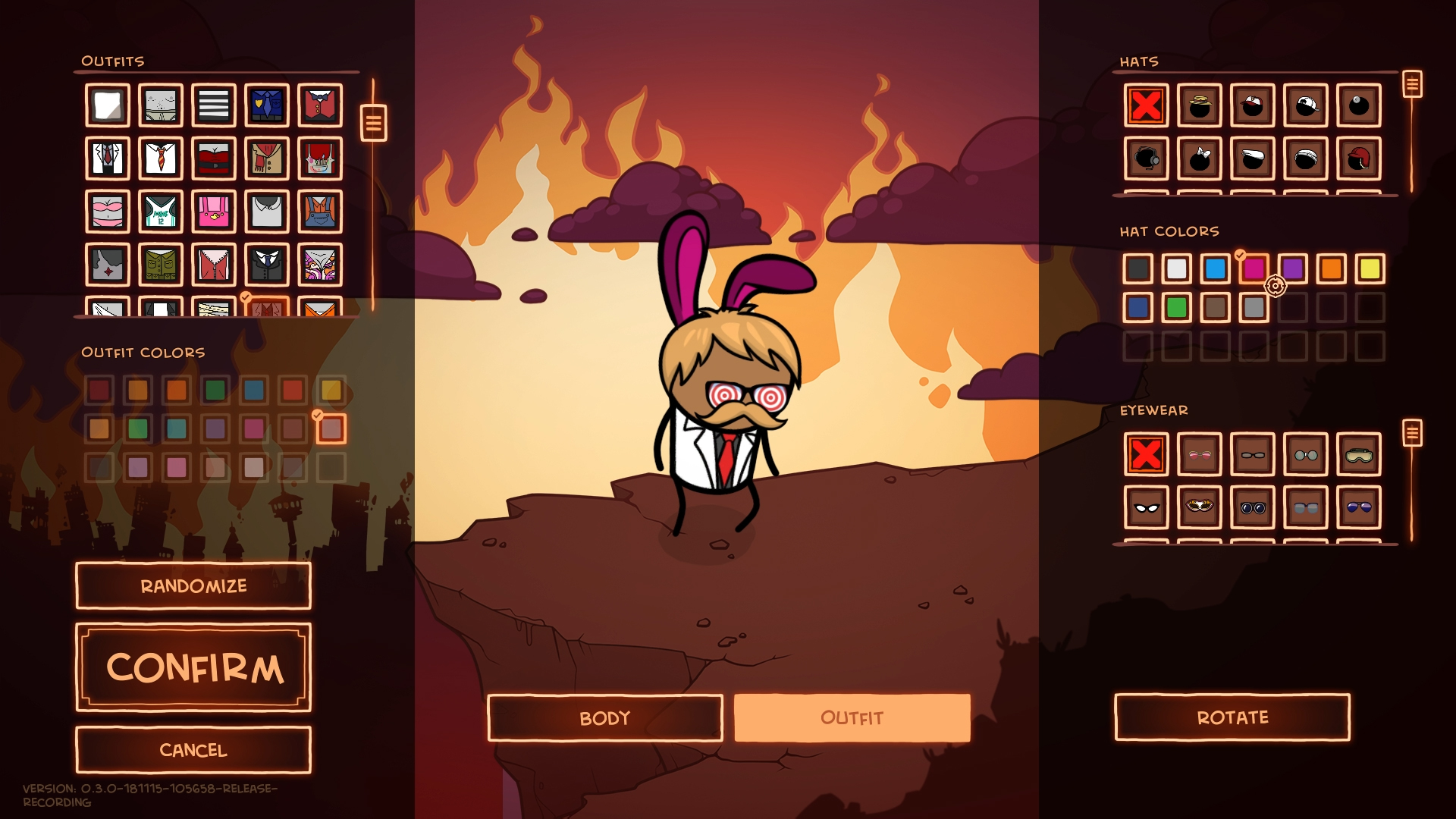
Task: Pick the magenta hat color swatch
Action: [x=1255, y=269]
